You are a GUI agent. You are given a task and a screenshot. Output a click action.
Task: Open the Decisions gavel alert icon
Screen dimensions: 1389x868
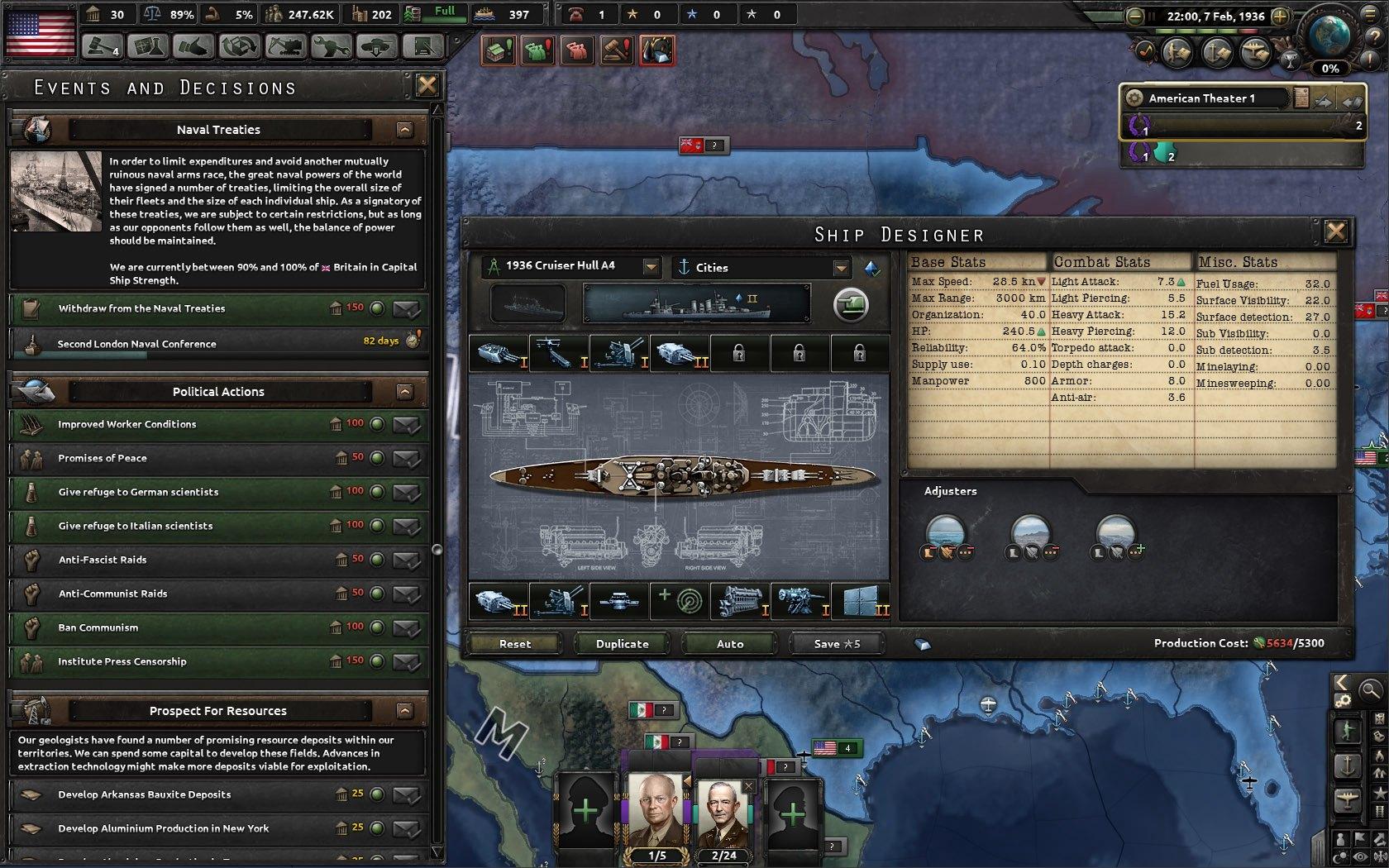coord(617,50)
